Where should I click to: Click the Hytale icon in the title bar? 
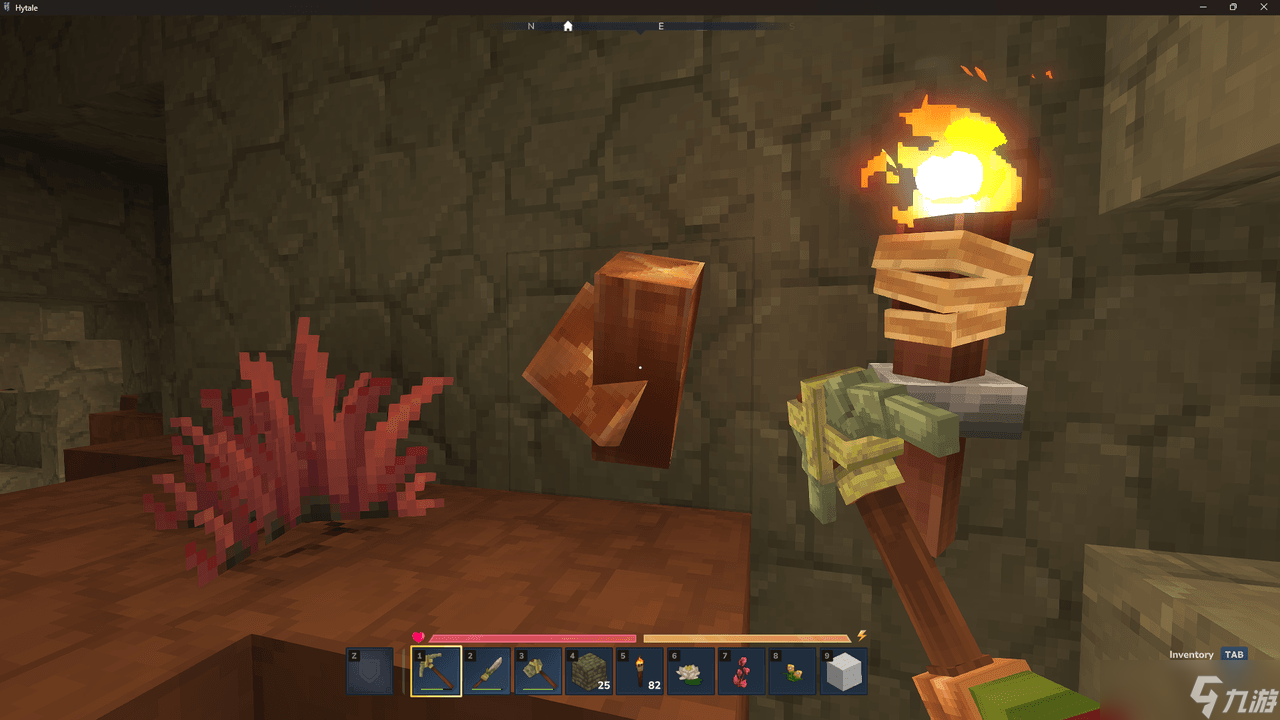[8, 6]
